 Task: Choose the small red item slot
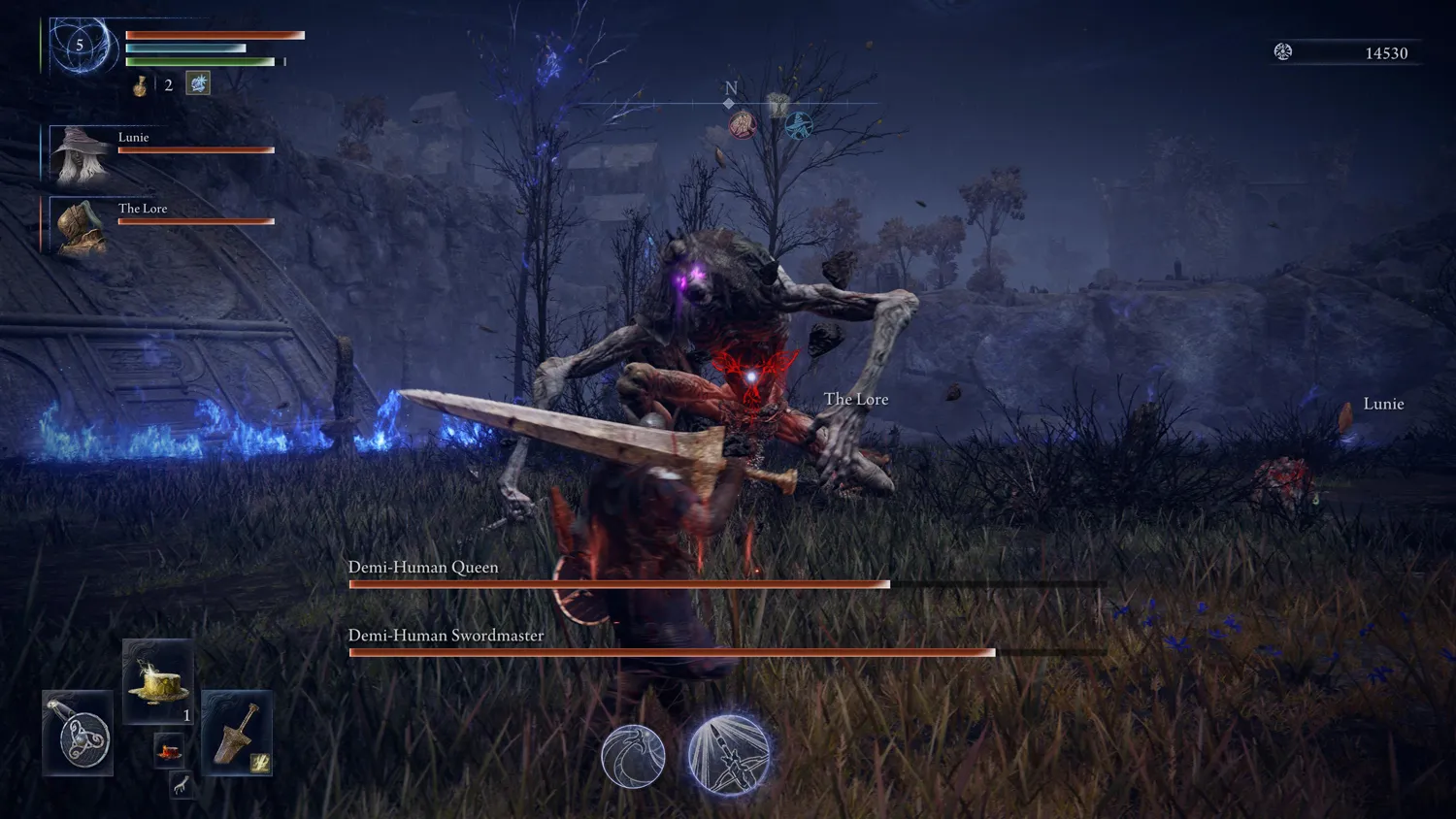point(169,751)
